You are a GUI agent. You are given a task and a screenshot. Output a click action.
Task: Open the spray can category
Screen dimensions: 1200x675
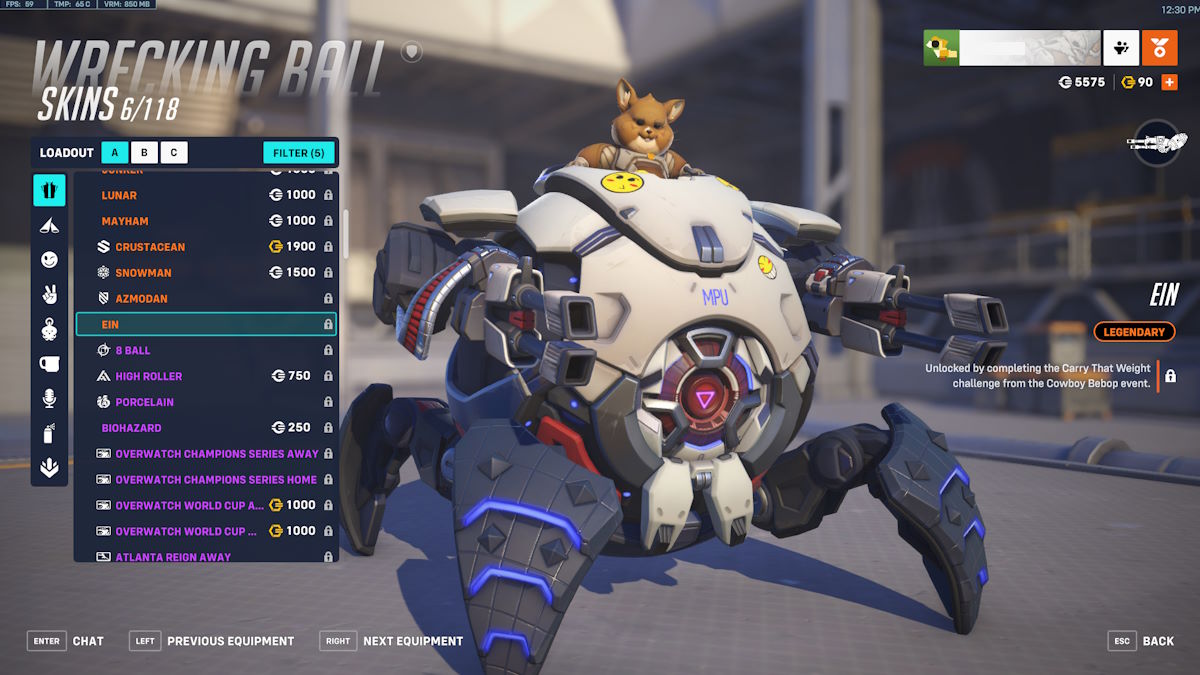(x=49, y=434)
